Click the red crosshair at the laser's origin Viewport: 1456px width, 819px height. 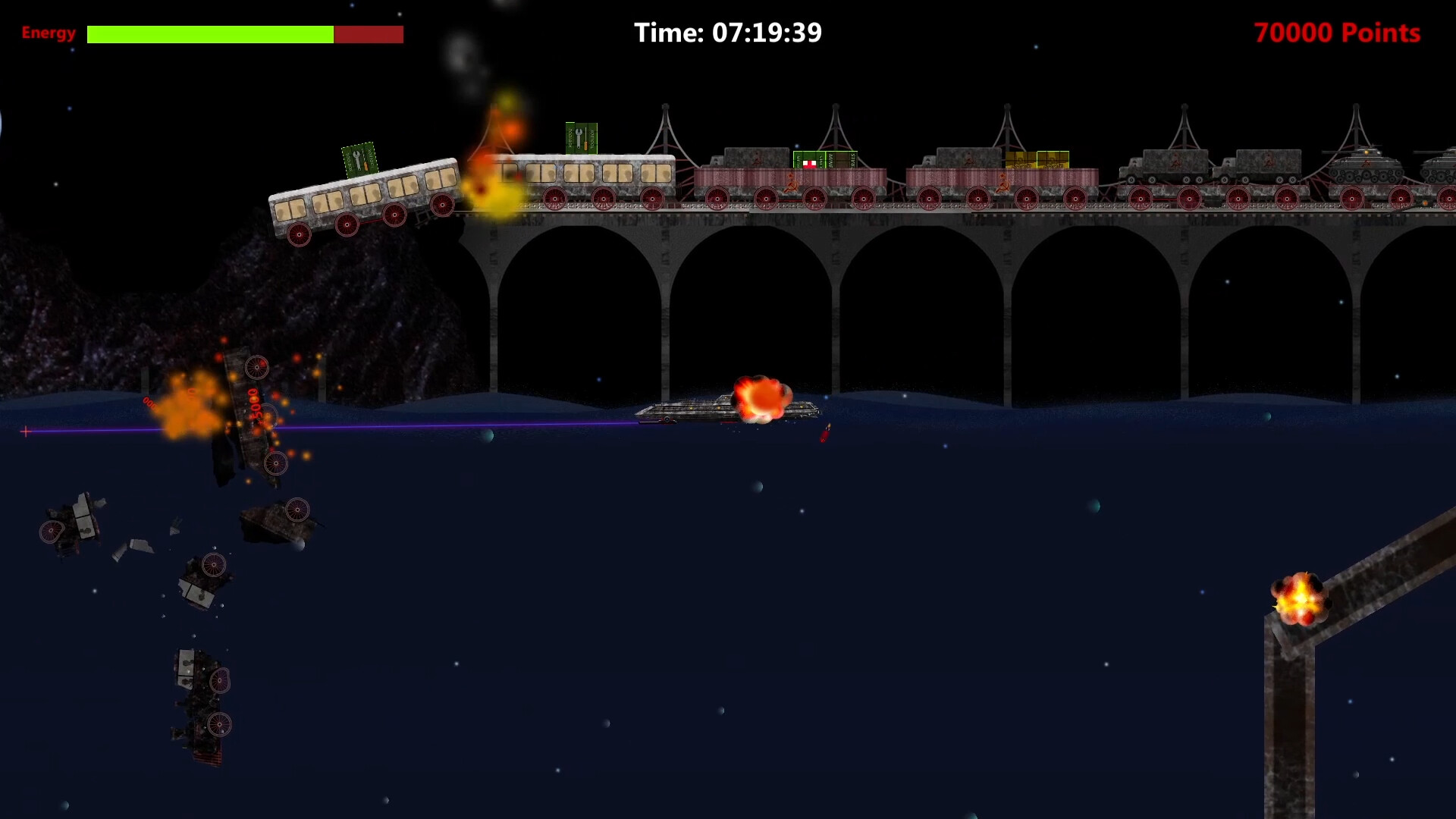coord(25,431)
